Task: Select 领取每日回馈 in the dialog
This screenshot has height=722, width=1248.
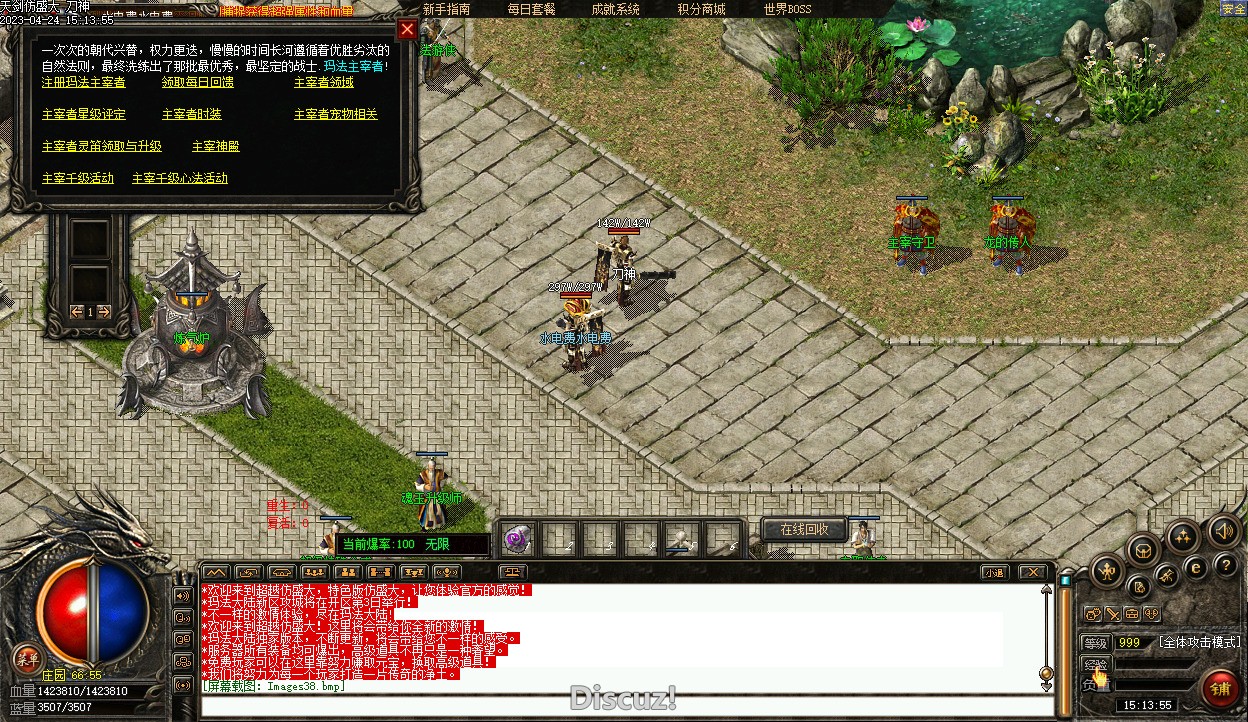Action: pos(198,82)
